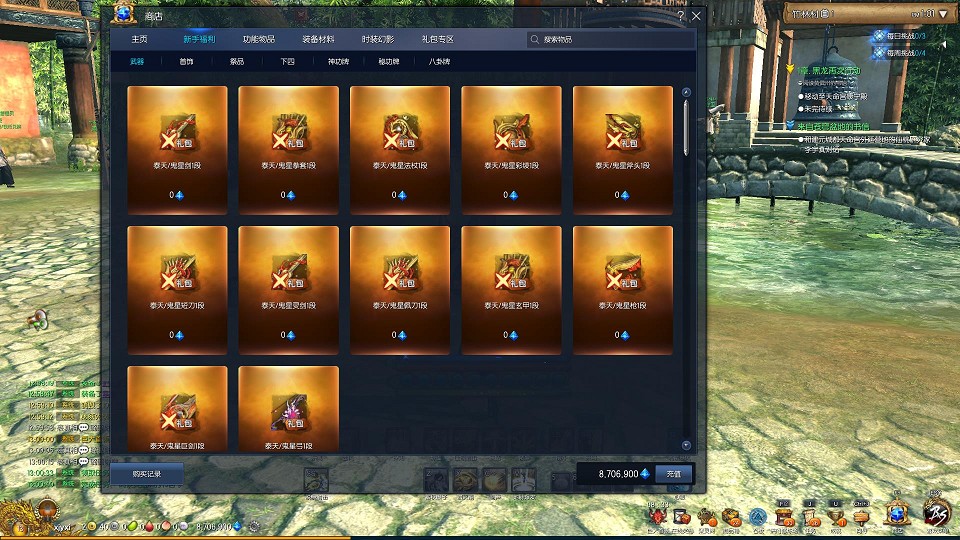Select the 泰天/鬼星斧头1段 gift pack

point(623,149)
